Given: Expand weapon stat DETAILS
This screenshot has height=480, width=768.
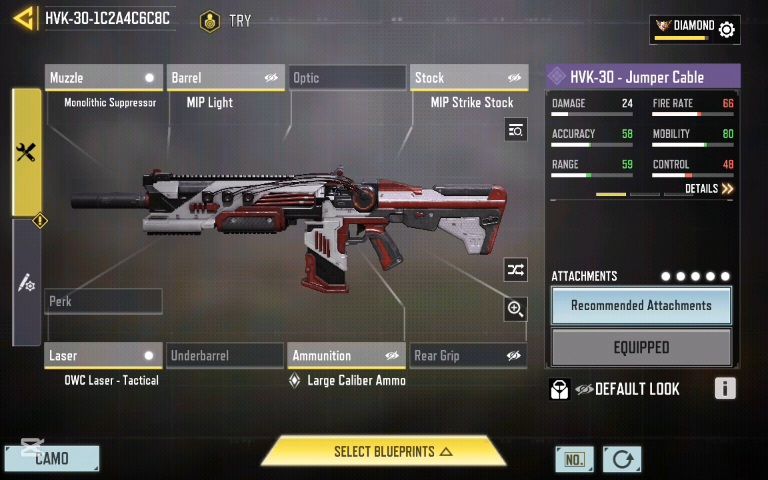Looking at the screenshot, I should [709, 188].
